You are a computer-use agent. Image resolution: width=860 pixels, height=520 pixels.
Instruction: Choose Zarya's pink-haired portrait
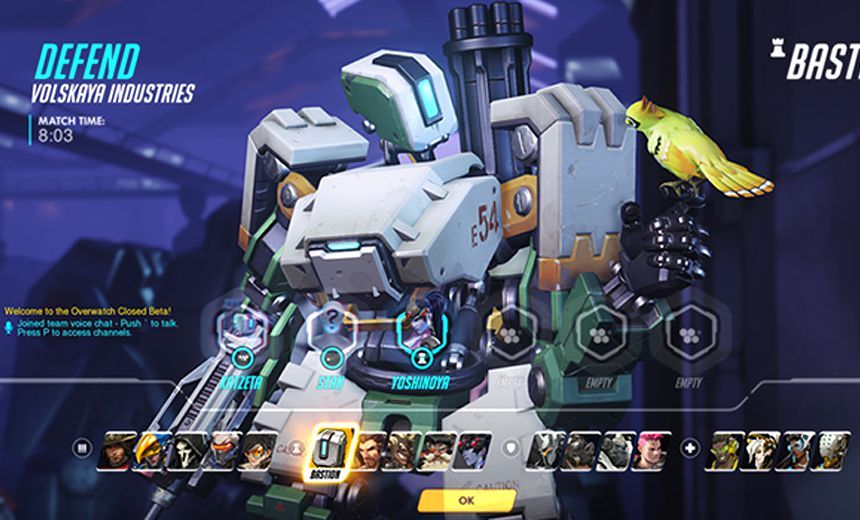[x=654, y=451]
